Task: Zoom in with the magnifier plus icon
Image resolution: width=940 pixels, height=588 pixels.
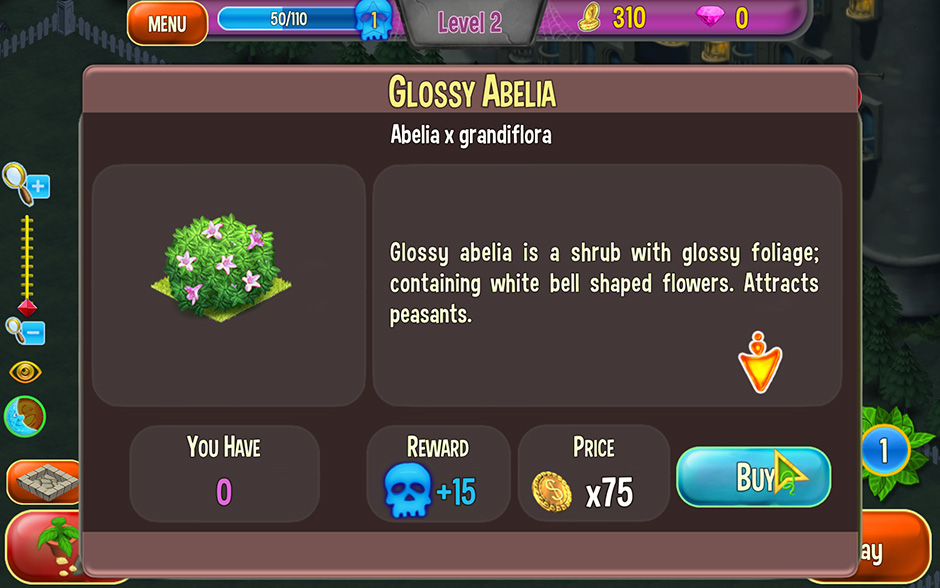Action: tap(26, 182)
